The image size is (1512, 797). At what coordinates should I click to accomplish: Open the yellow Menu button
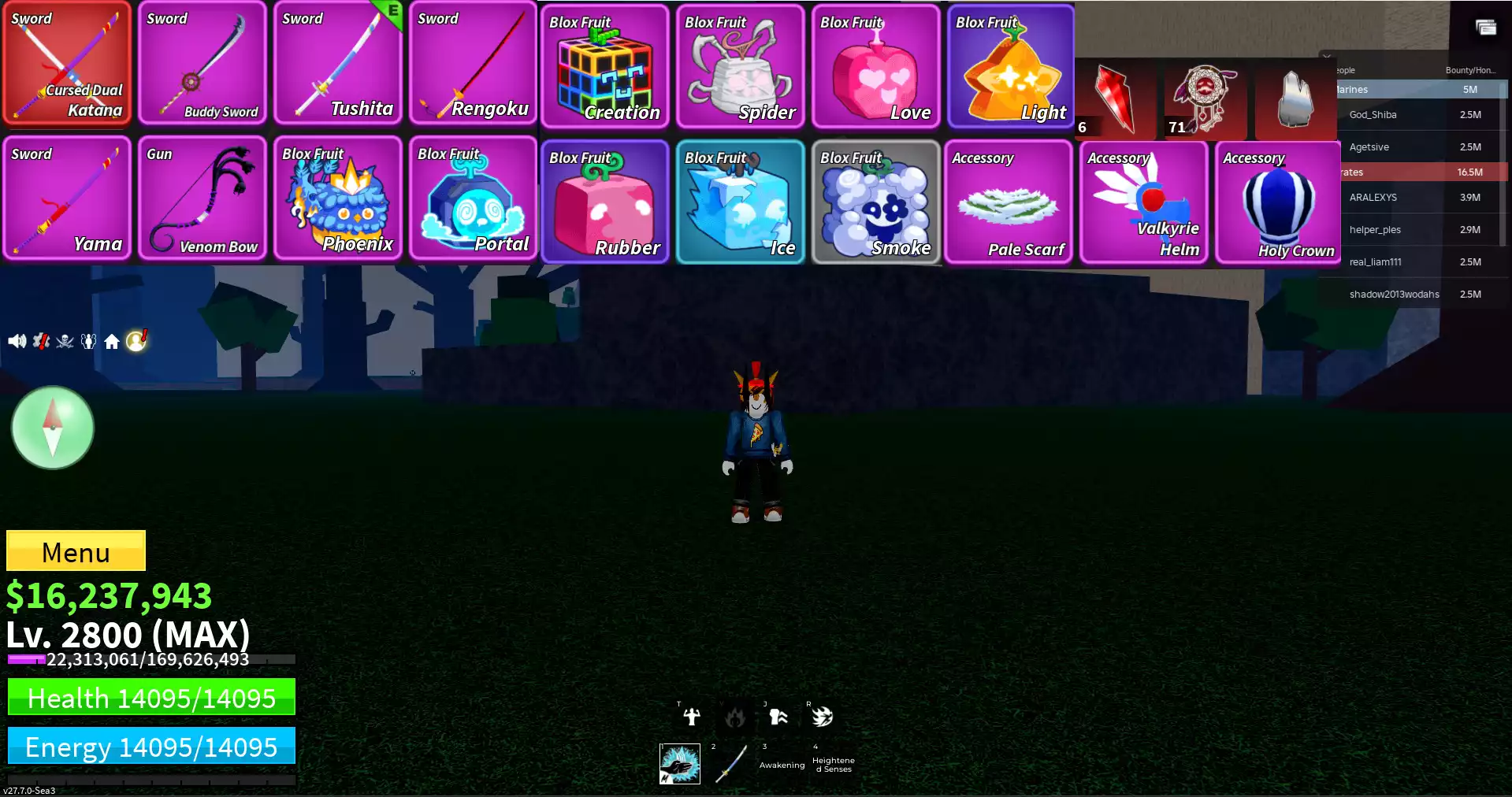coord(75,551)
